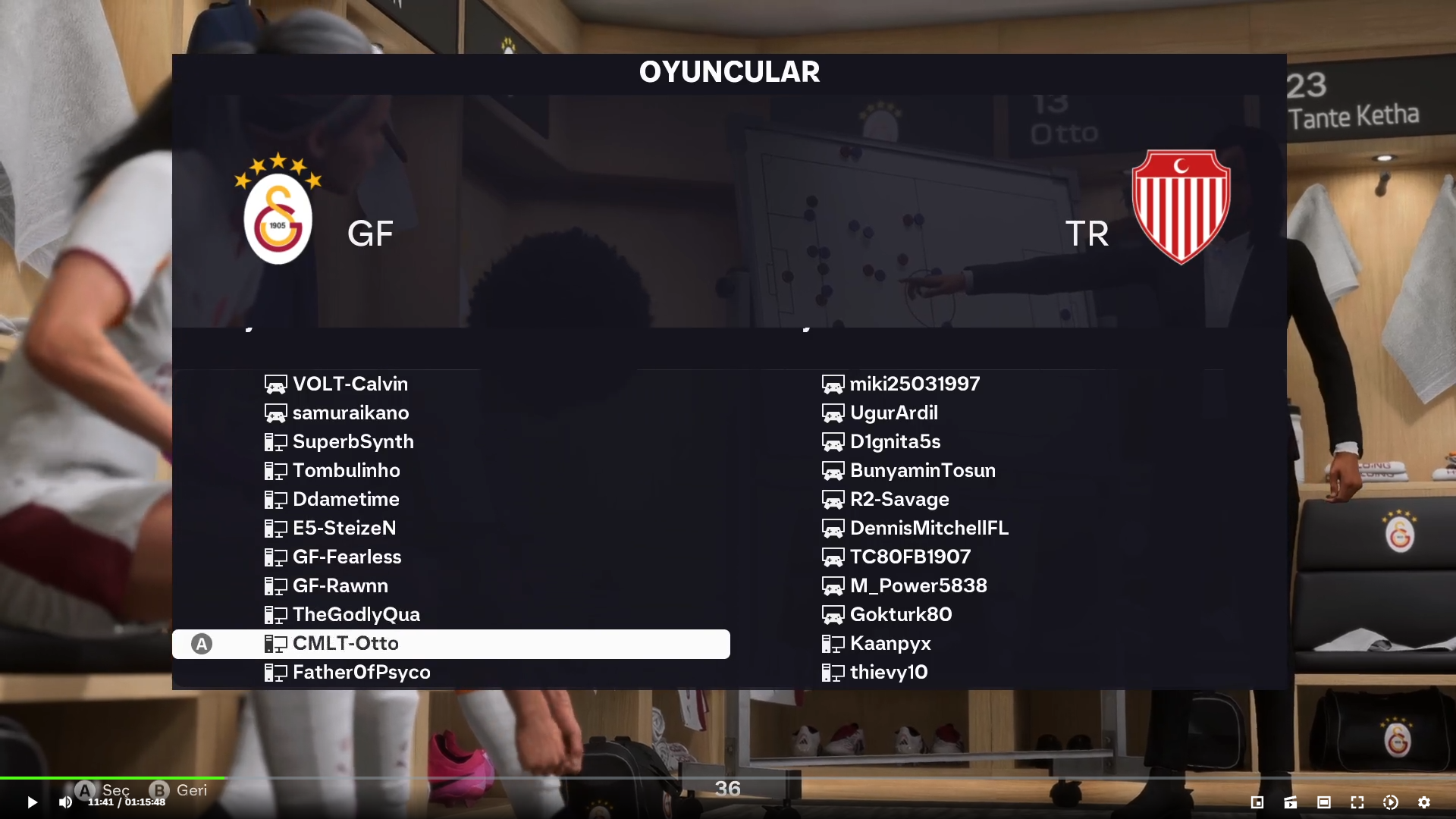Viewport: 1456px width, 819px height.
Task: Open the video player settings gear
Action: coord(1423,802)
